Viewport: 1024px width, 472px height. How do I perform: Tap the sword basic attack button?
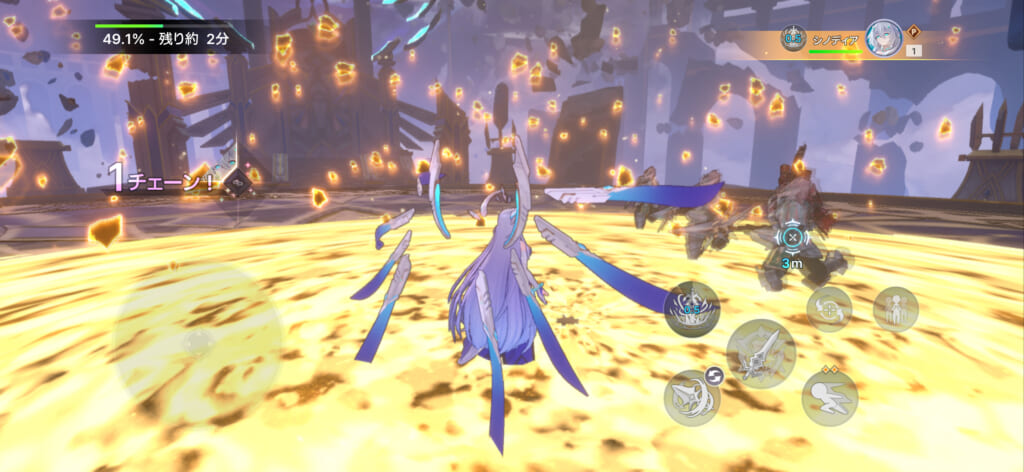point(760,354)
